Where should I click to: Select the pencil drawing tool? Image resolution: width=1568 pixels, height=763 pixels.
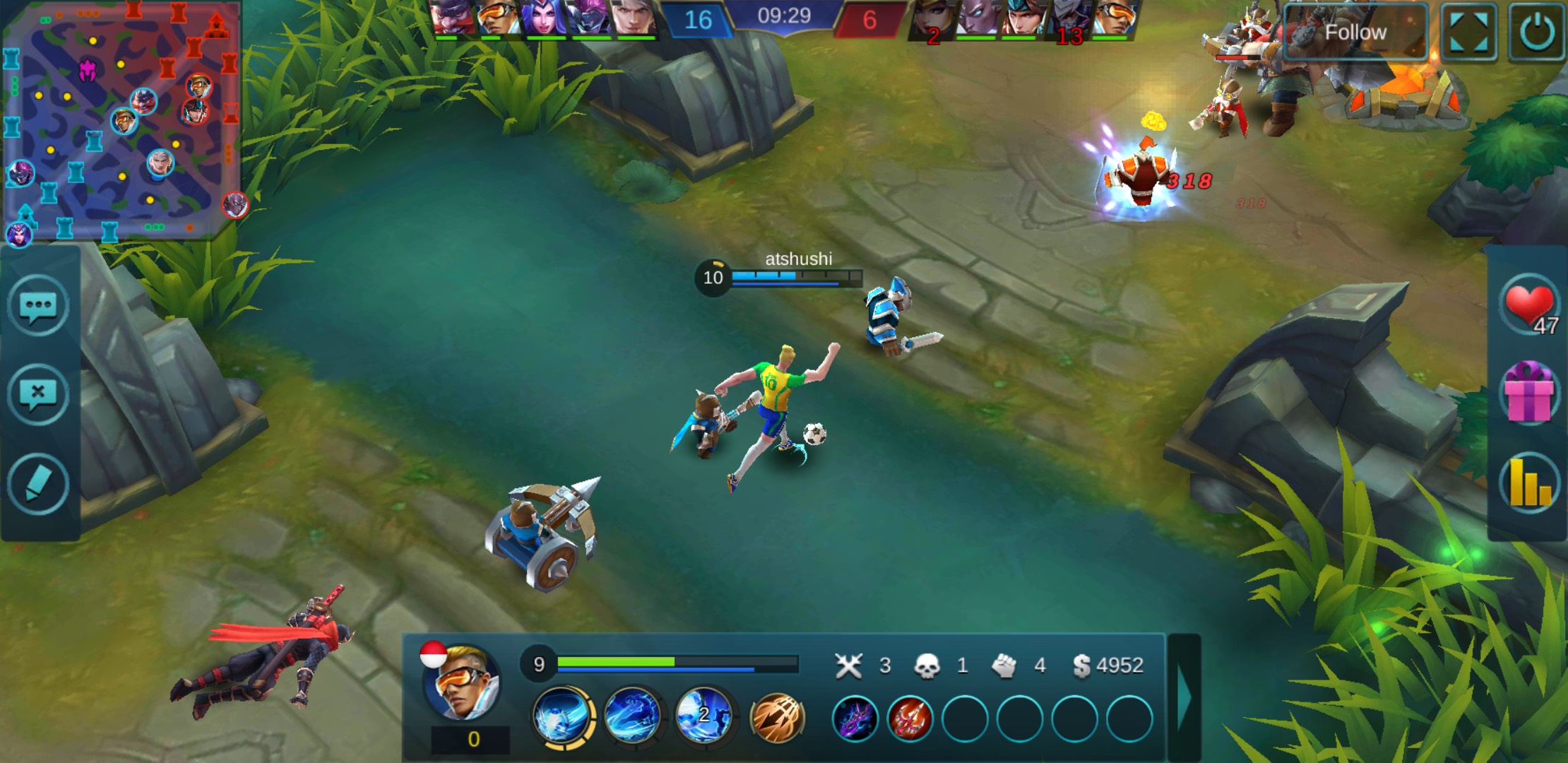coord(38,485)
